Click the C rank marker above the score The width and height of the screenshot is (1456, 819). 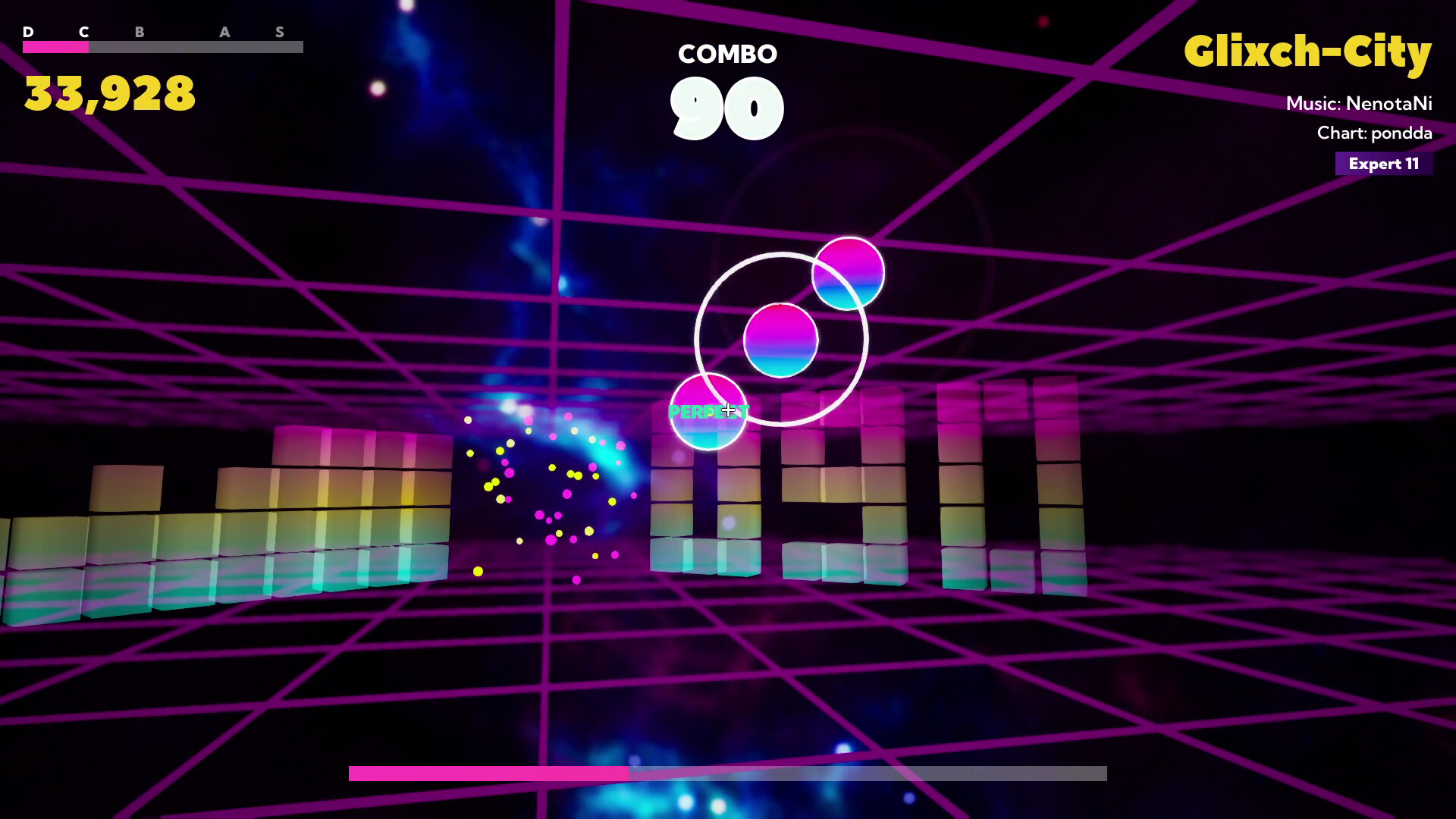[85, 33]
